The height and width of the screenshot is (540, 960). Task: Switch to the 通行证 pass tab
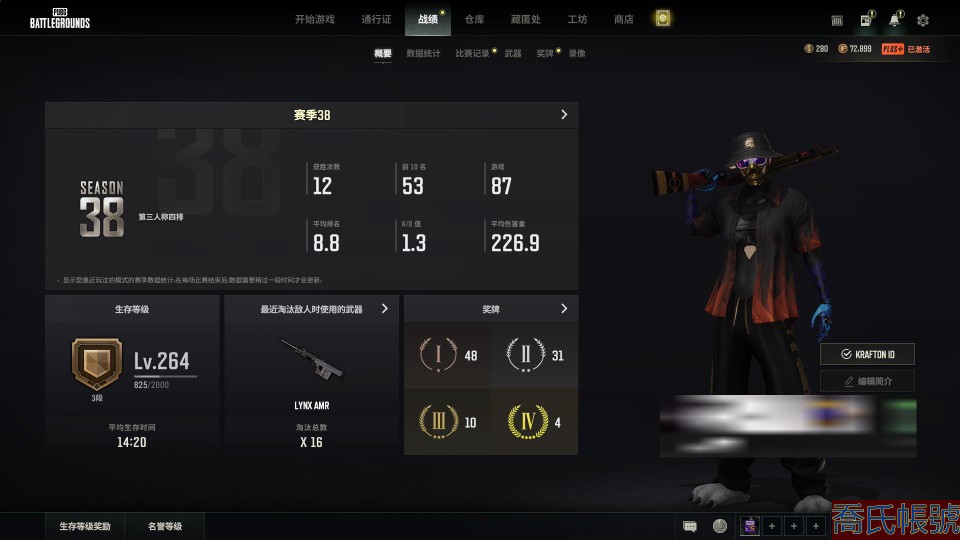376,19
